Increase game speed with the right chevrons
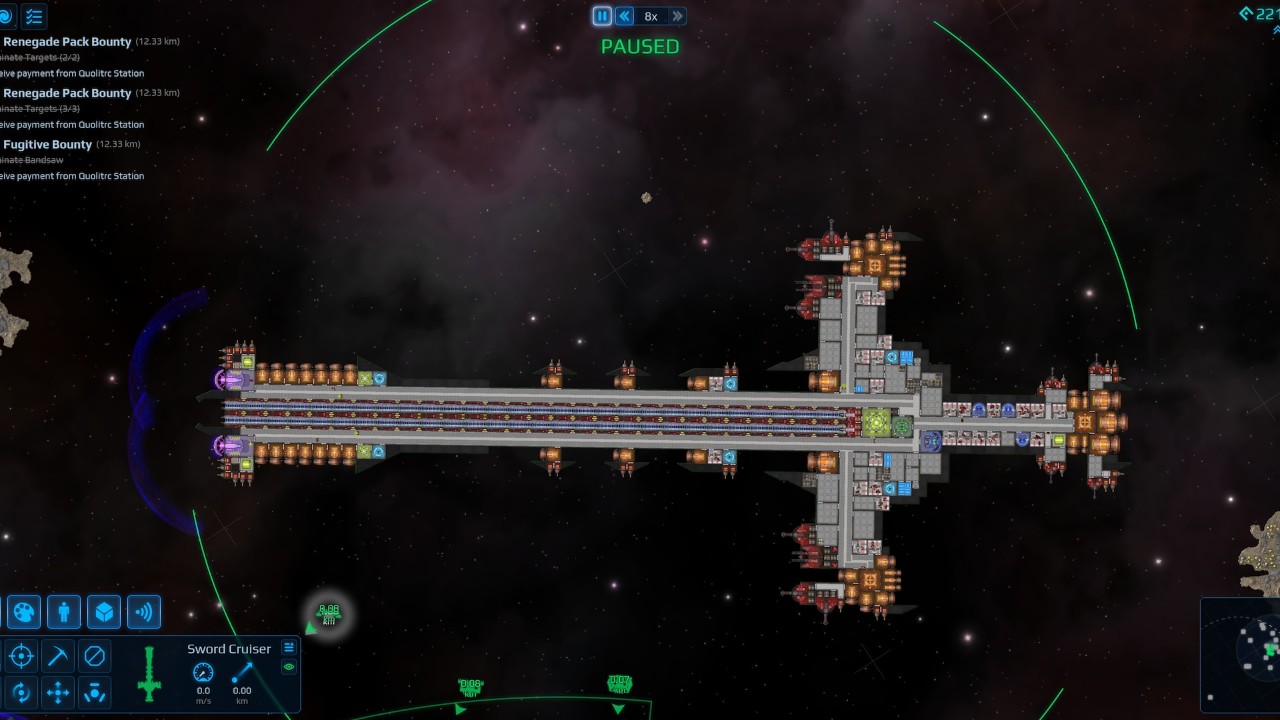Image resolution: width=1280 pixels, height=720 pixels. point(678,15)
